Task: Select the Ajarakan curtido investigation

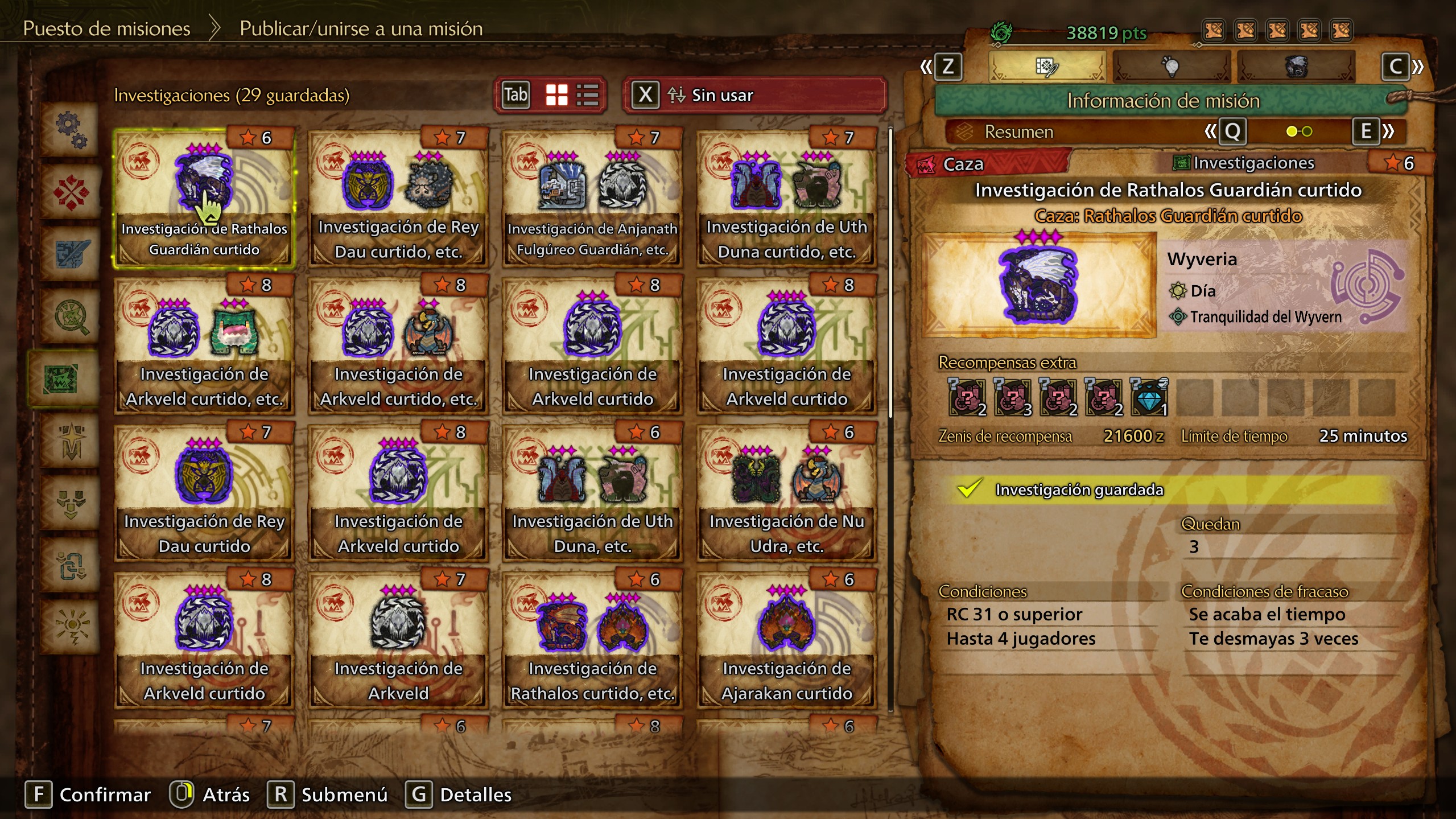Action: [786, 640]
